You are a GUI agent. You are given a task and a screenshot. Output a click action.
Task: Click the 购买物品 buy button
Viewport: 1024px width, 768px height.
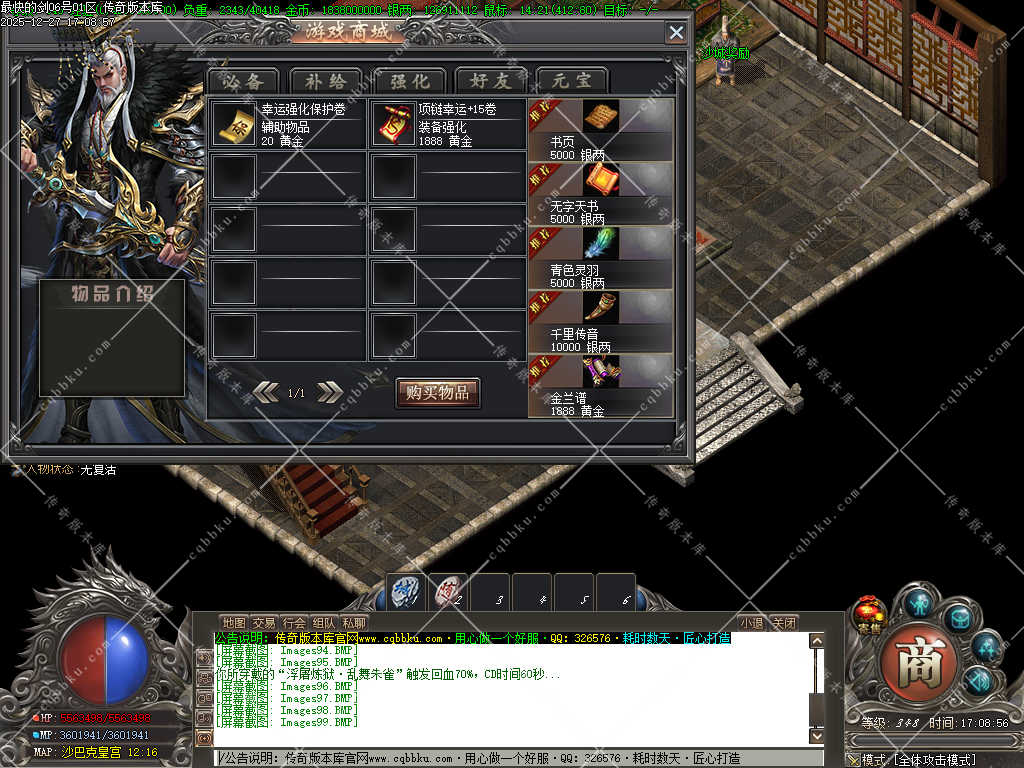coord(437,393)
